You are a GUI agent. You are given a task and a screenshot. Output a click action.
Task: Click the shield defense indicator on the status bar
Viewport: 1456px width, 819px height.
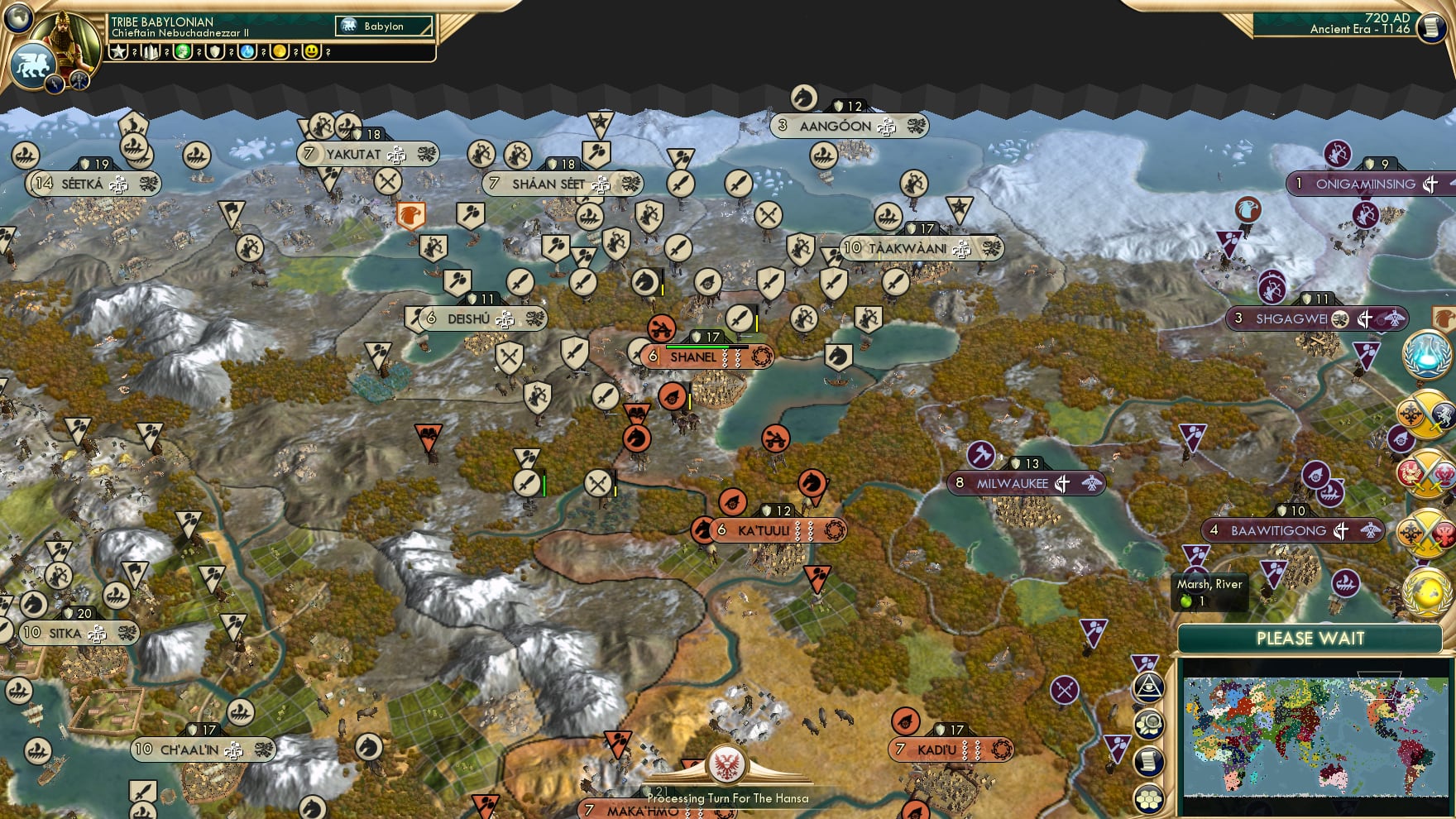click(217, 52)
